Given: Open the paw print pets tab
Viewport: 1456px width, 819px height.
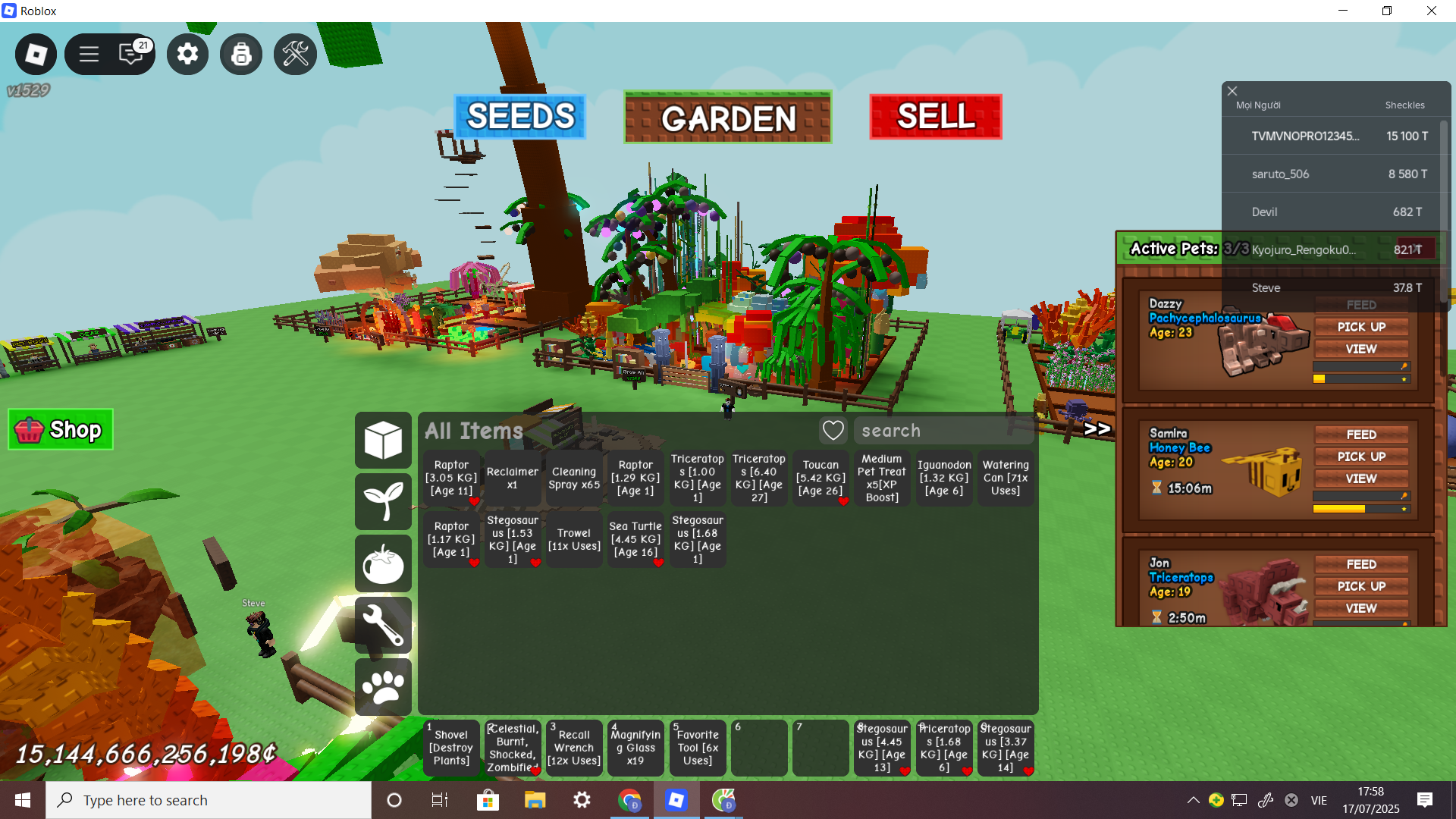Looking at the screenshot, I should [383, 687].
